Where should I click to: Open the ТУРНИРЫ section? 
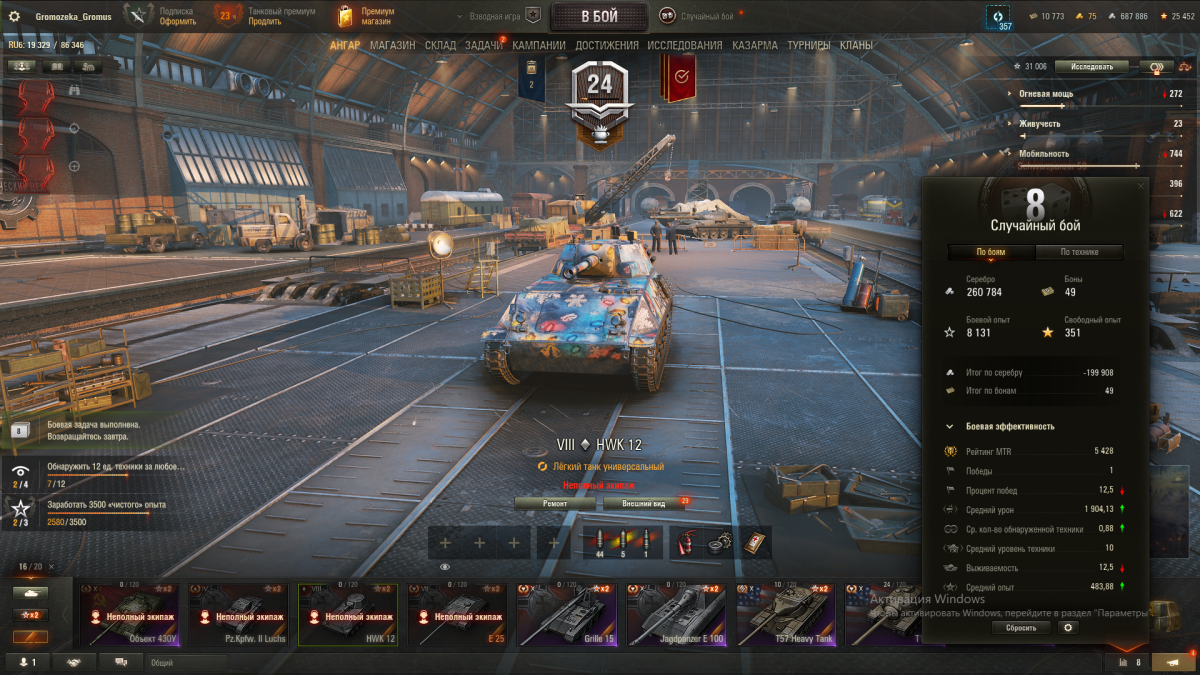pyautogui.click(x=808, y=45)
